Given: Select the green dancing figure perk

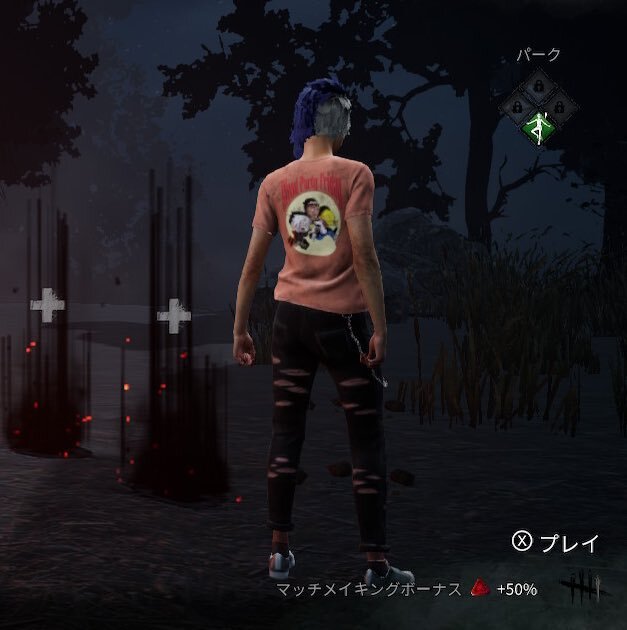Looking at the screenshot, I should point(539,127).
